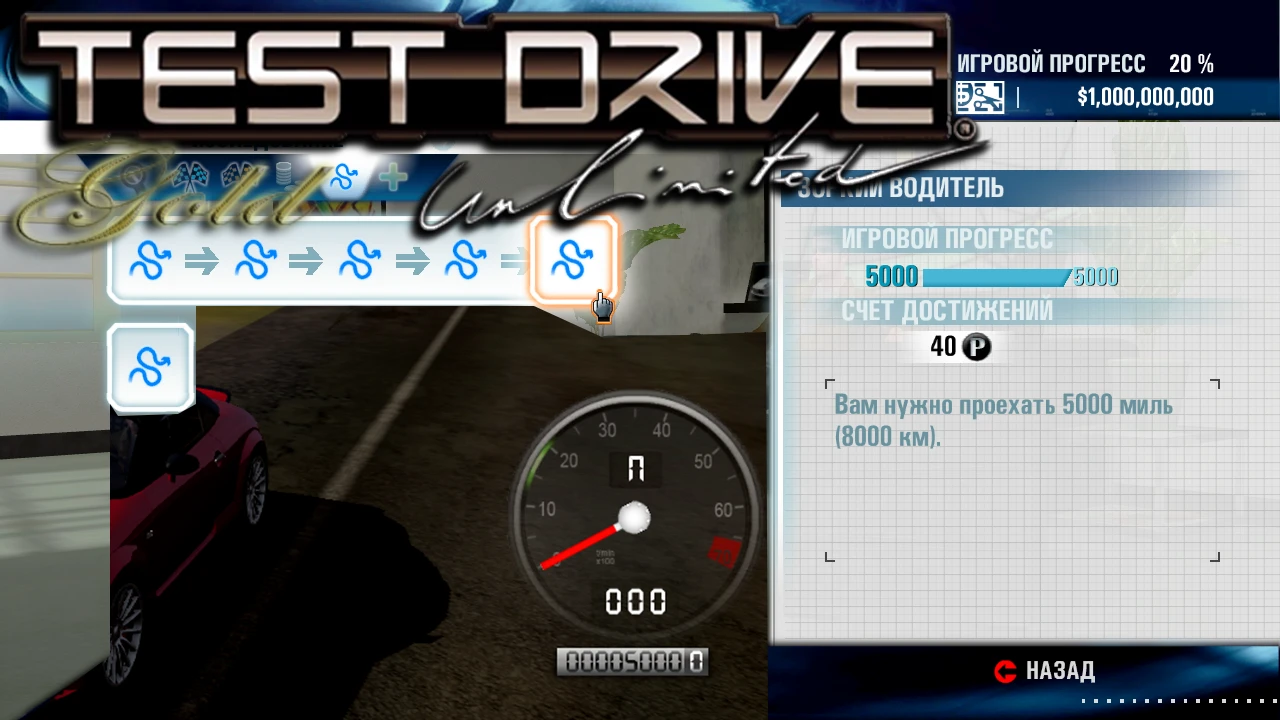
Task: Select the first winding road tier icon
Action: (x=150, y=261)
